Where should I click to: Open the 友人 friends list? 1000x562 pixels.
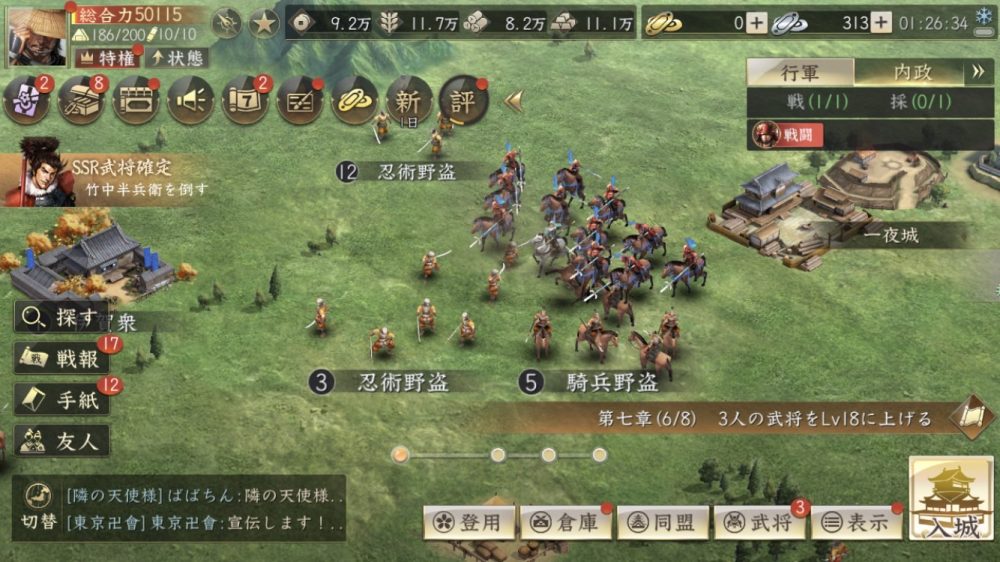click(x=62, y=440)
